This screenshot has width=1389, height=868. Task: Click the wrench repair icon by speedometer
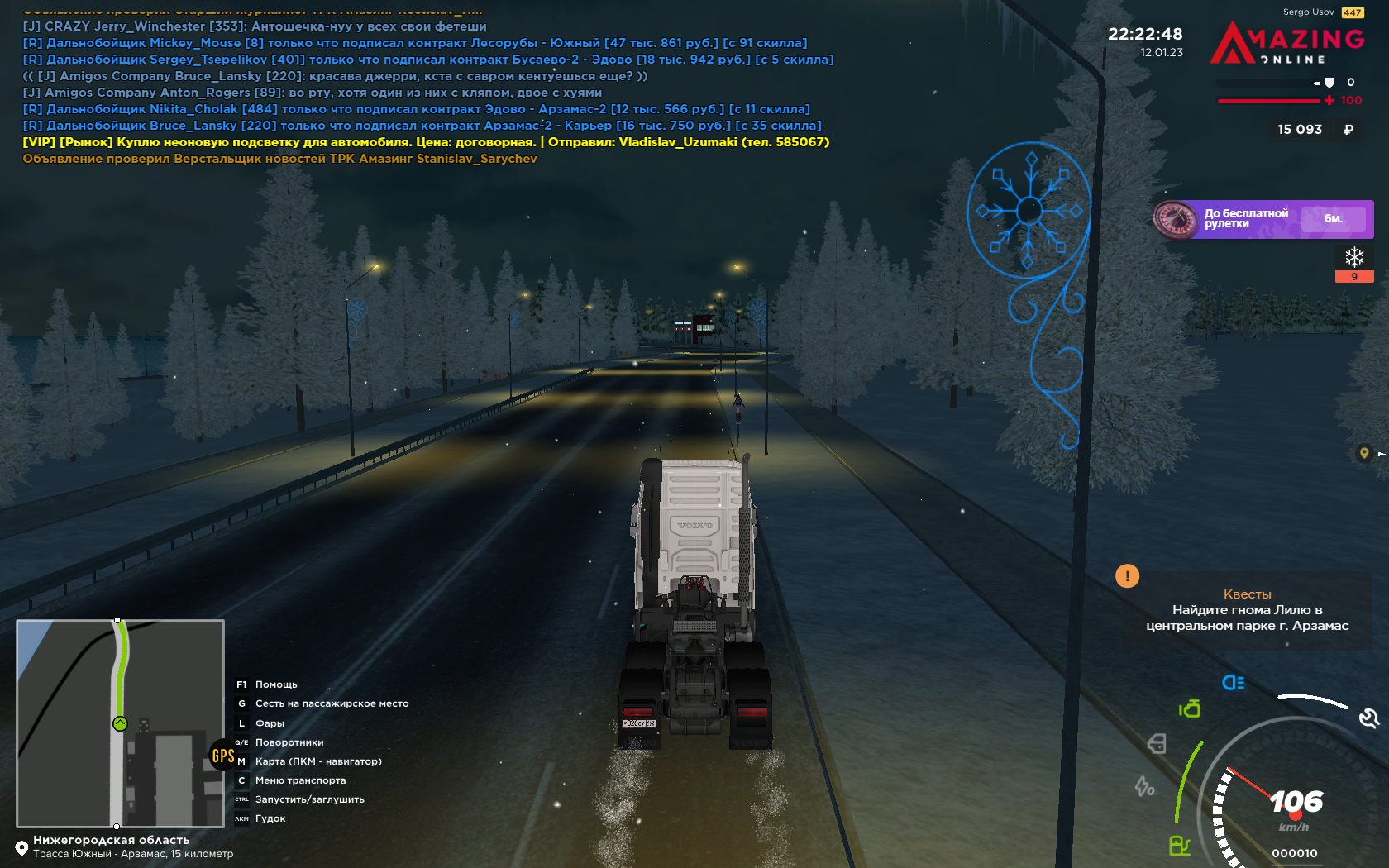[x=1369, y=718]
